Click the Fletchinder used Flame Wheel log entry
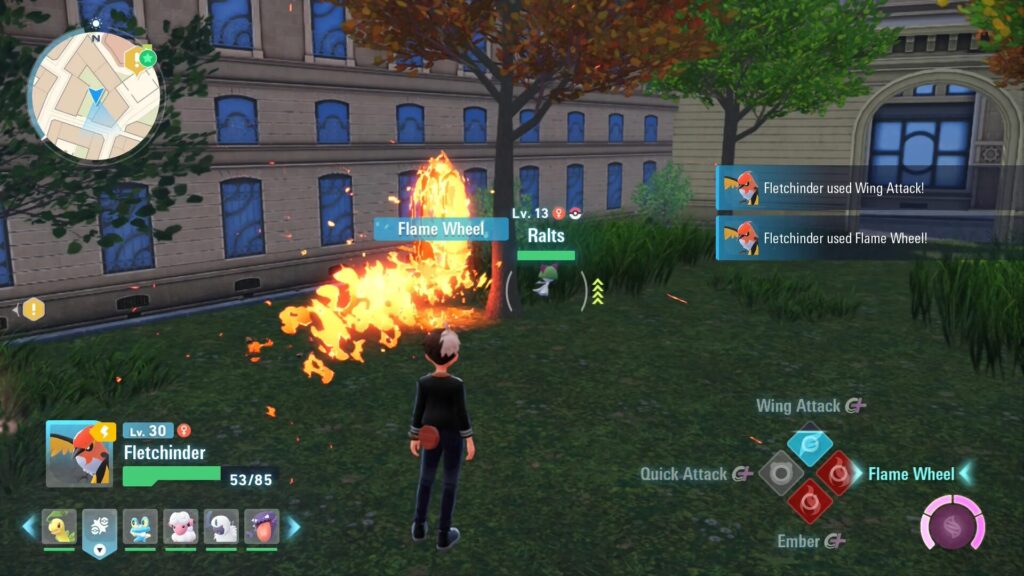The image size is (1024, 576). [x=845, y=238]
